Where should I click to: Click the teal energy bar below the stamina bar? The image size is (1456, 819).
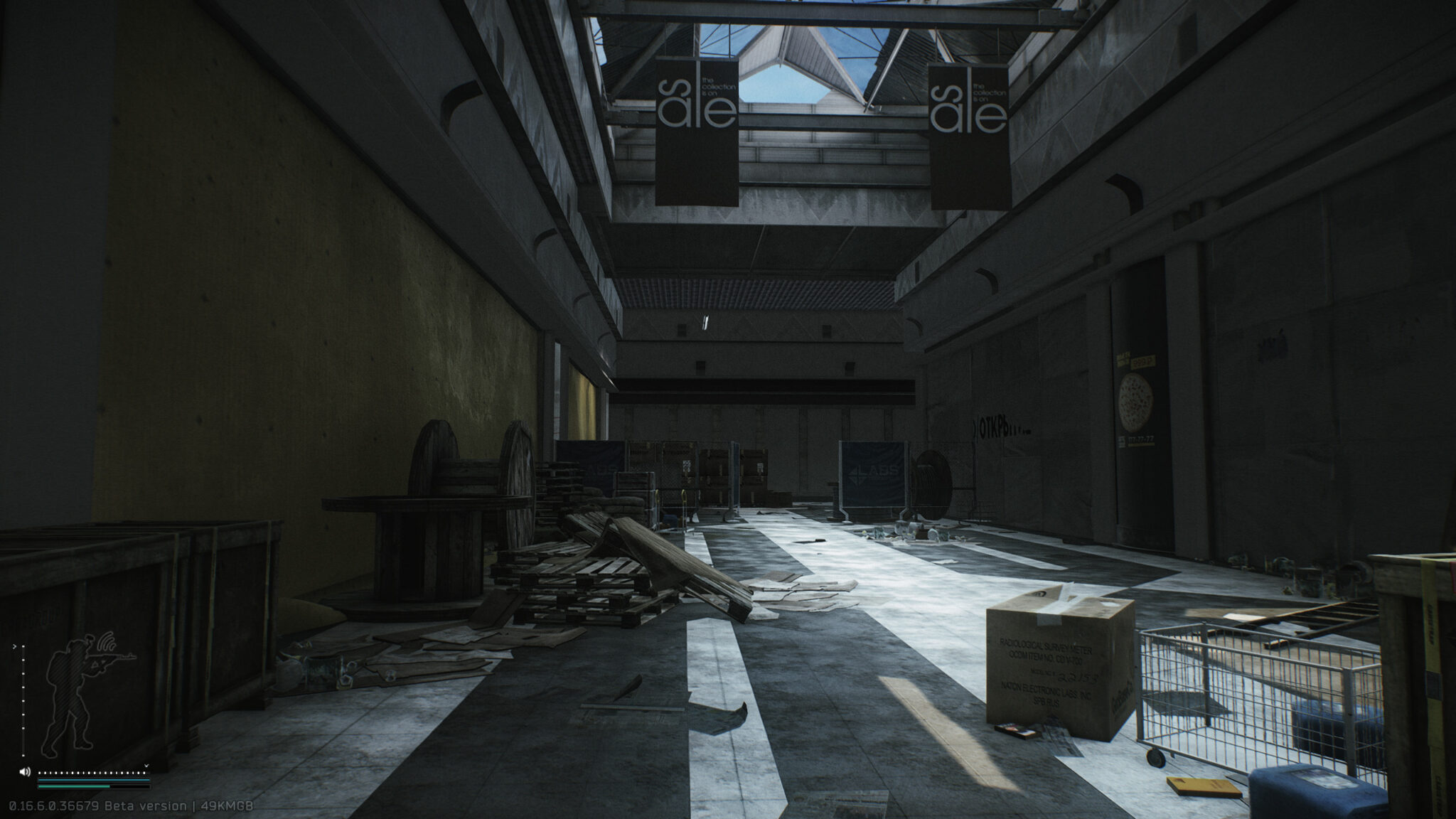coord(74,786)
